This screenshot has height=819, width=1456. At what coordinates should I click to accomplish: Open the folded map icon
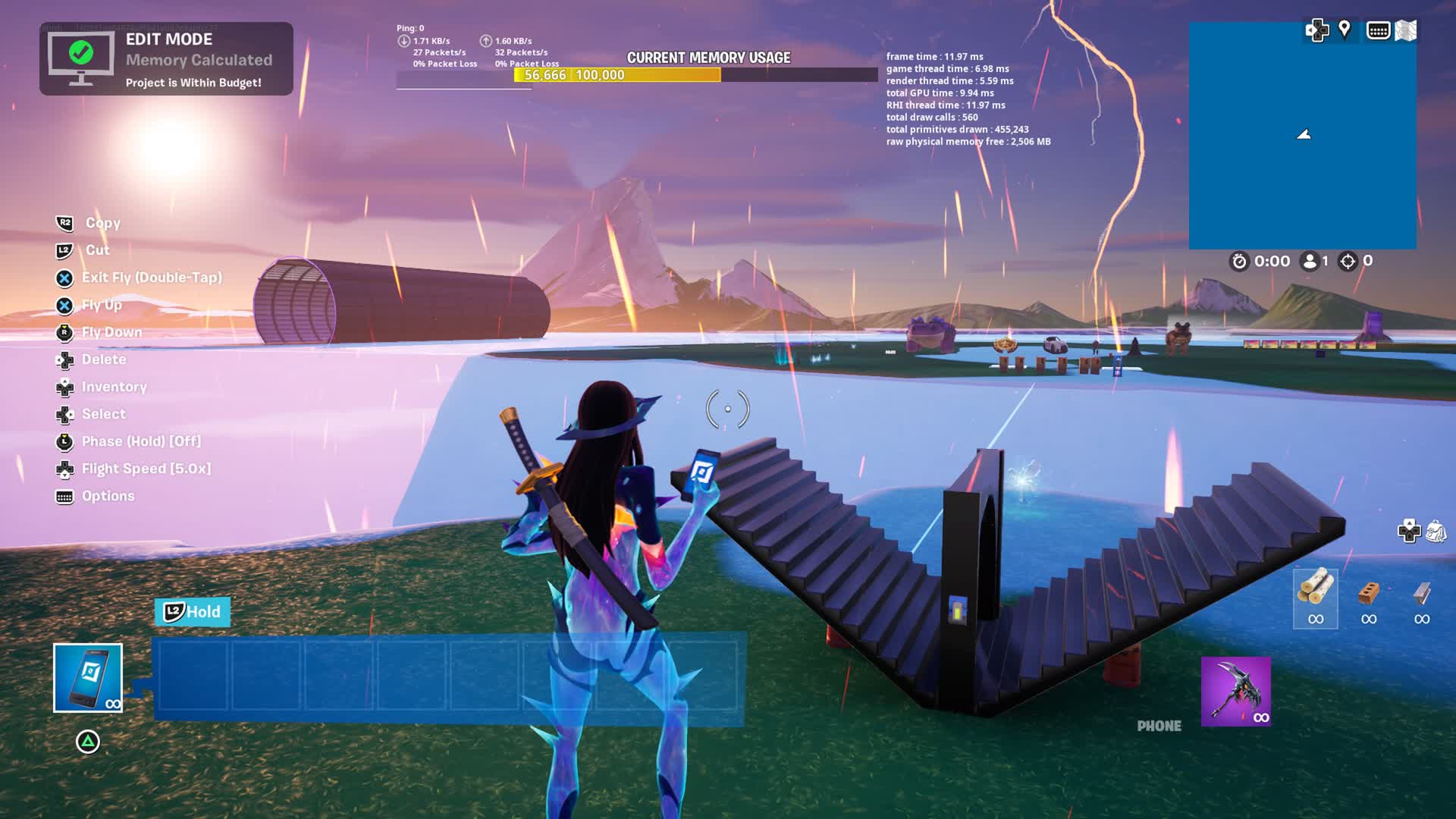pos(1405,30)
